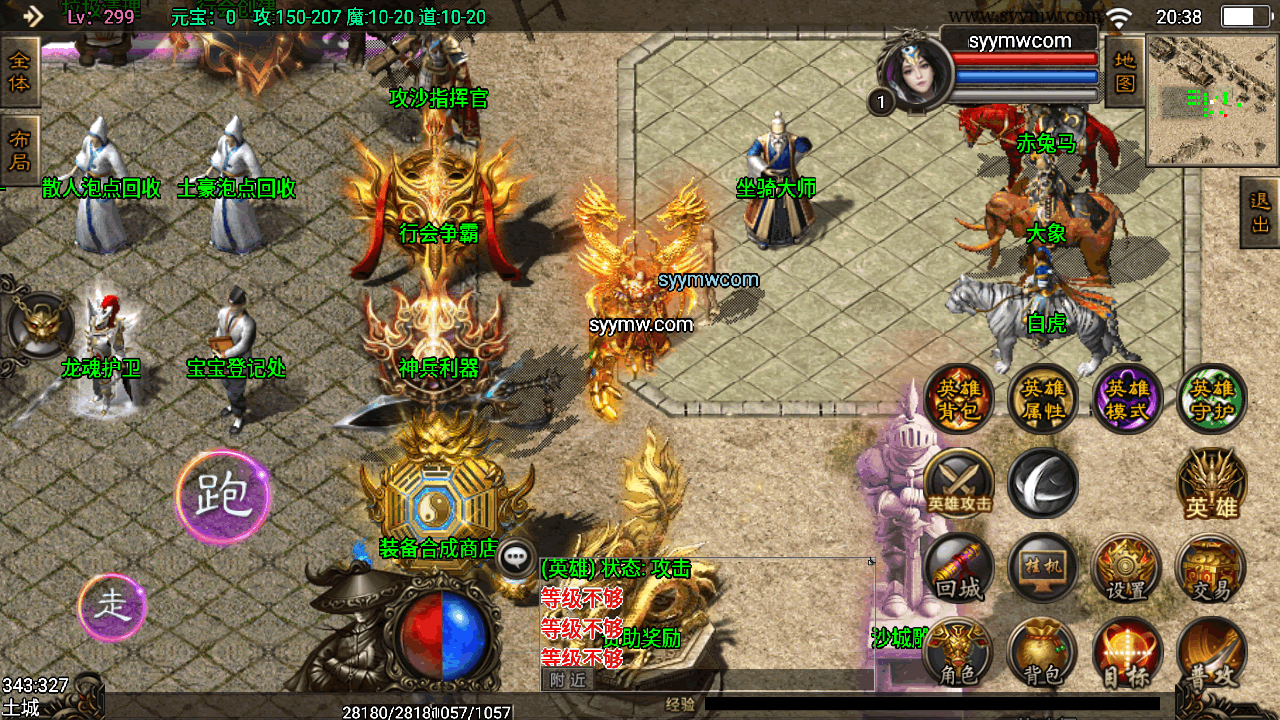Open the 设置 settings menu
1280x720 pixels.
pyautogui.click(x=1127, y=568)
